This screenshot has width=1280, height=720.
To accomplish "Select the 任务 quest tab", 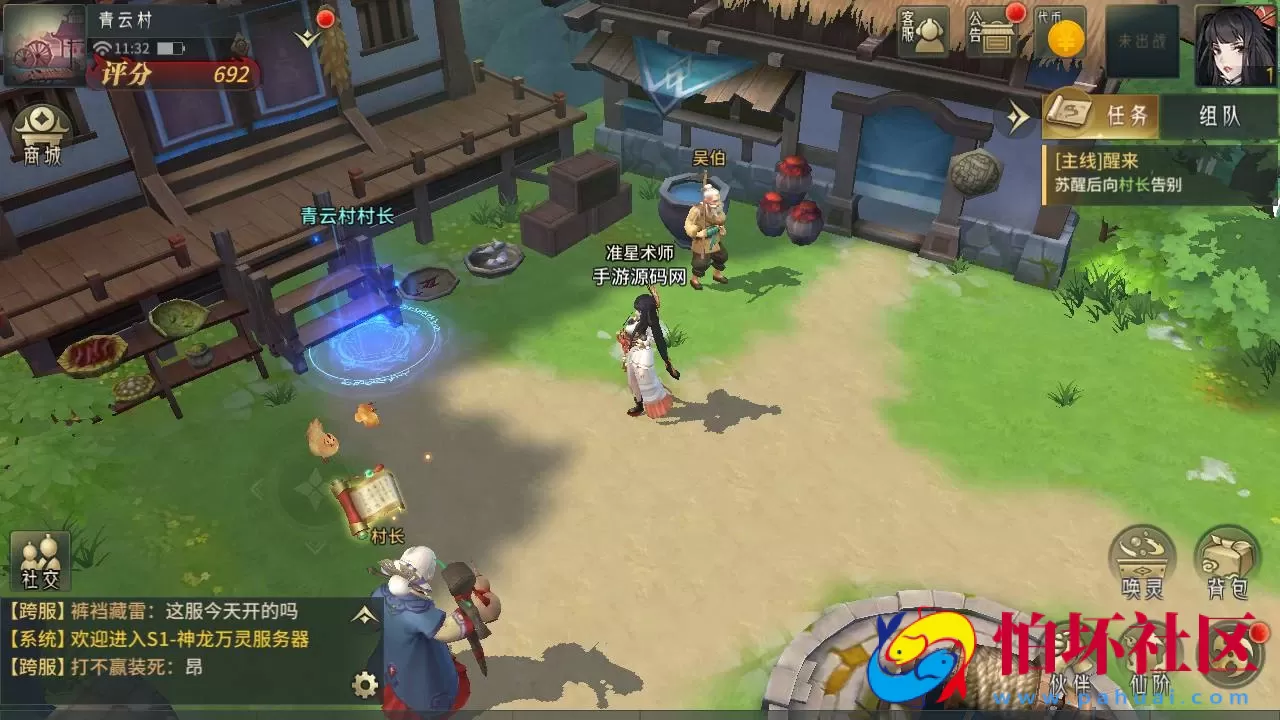I will (1128, 116).
